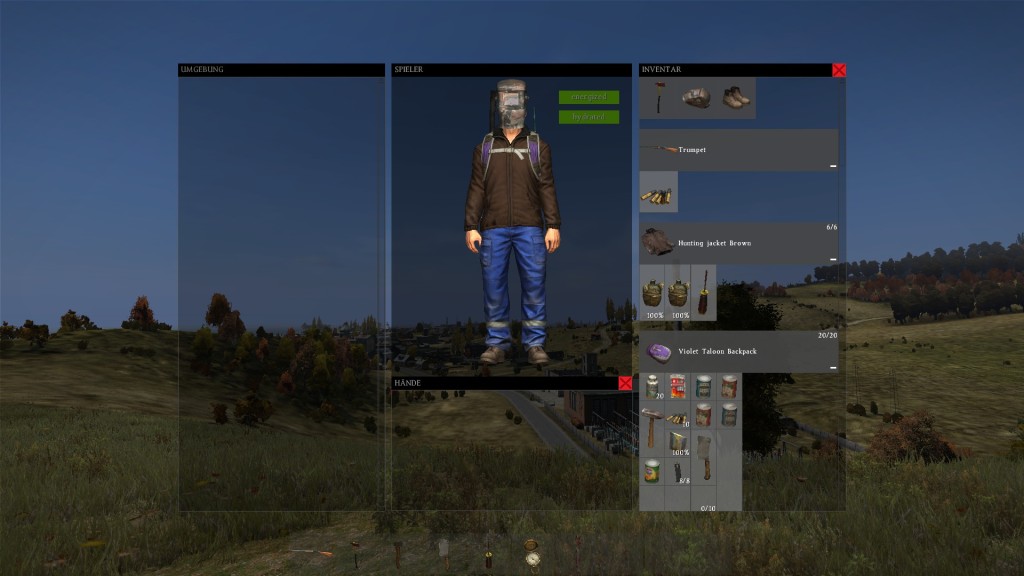Collapse the Hunting jacket section
The height and width of the screenshot is (576, 1024).
[x=832, y=259]
